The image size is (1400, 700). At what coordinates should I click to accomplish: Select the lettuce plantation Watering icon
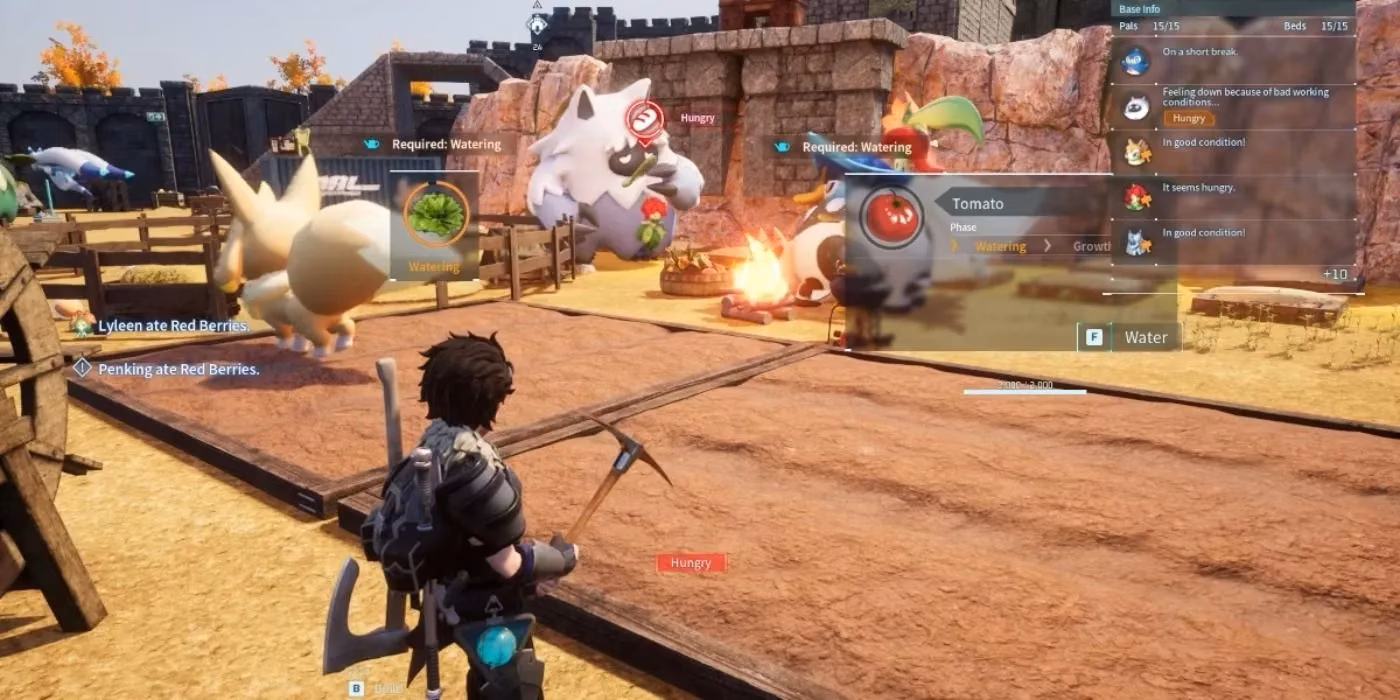tap(435, 213)
